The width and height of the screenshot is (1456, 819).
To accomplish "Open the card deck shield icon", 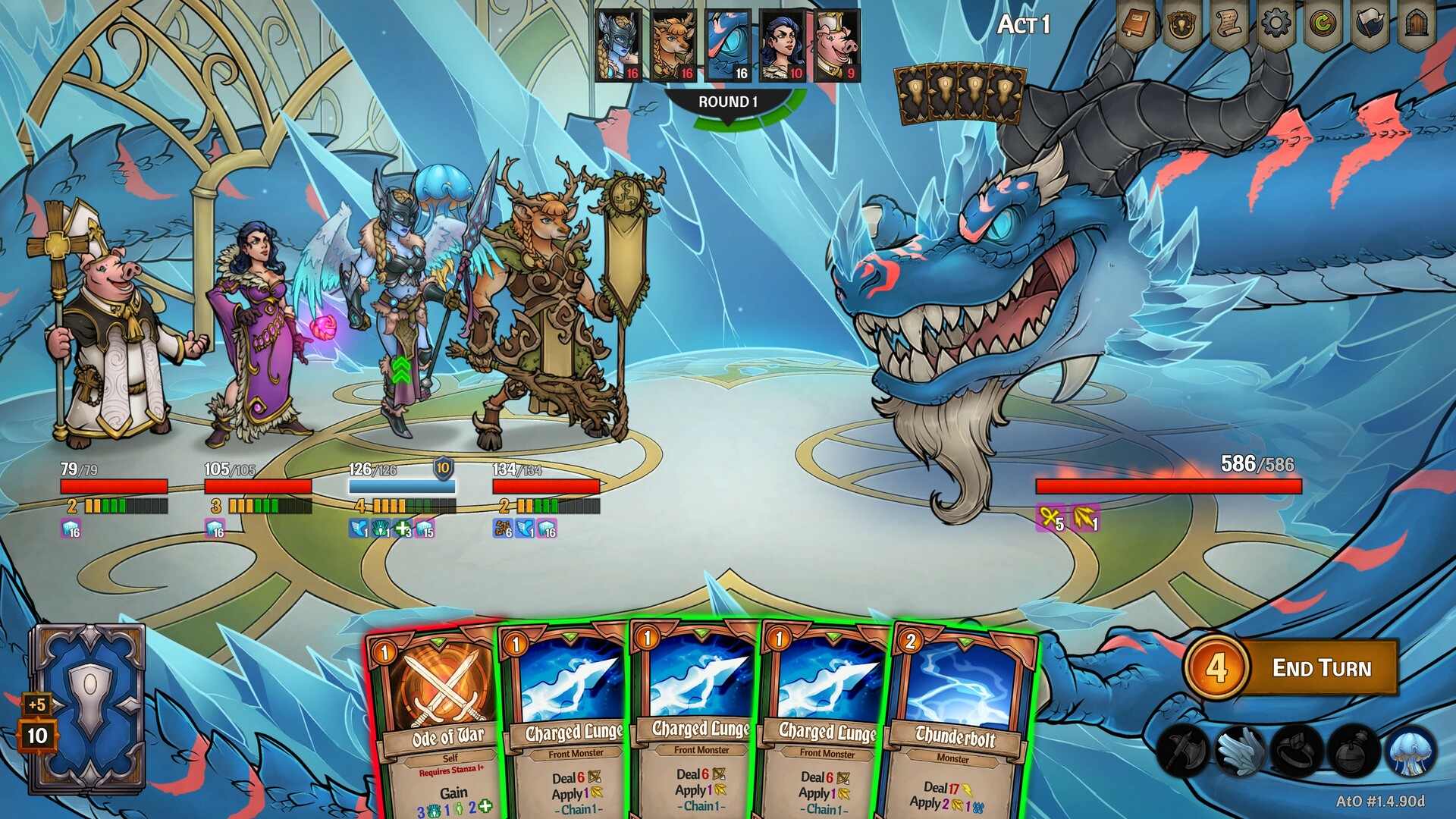I will 1181,26.
